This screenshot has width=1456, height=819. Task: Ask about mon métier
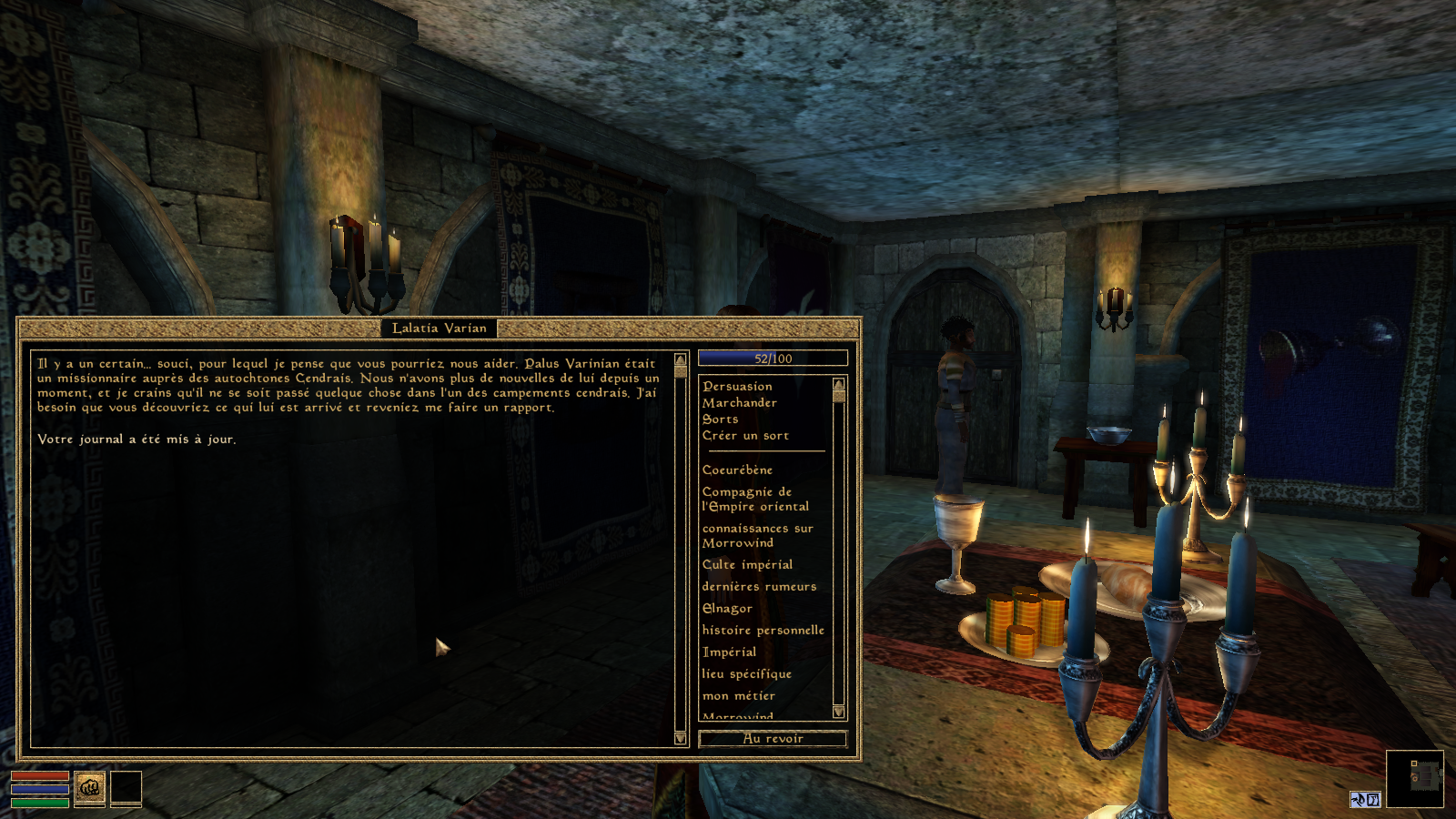738,696
